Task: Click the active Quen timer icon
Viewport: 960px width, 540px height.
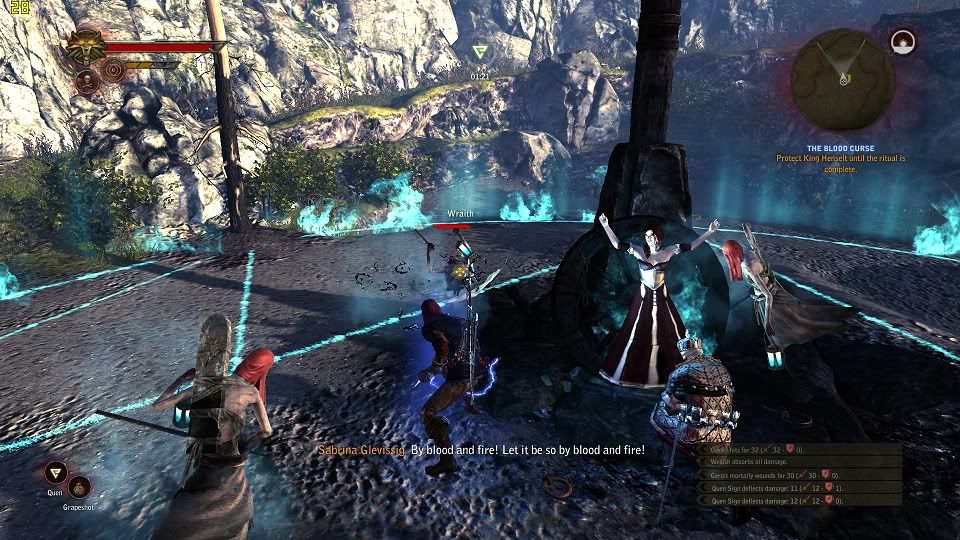Action: pos(481,52)
